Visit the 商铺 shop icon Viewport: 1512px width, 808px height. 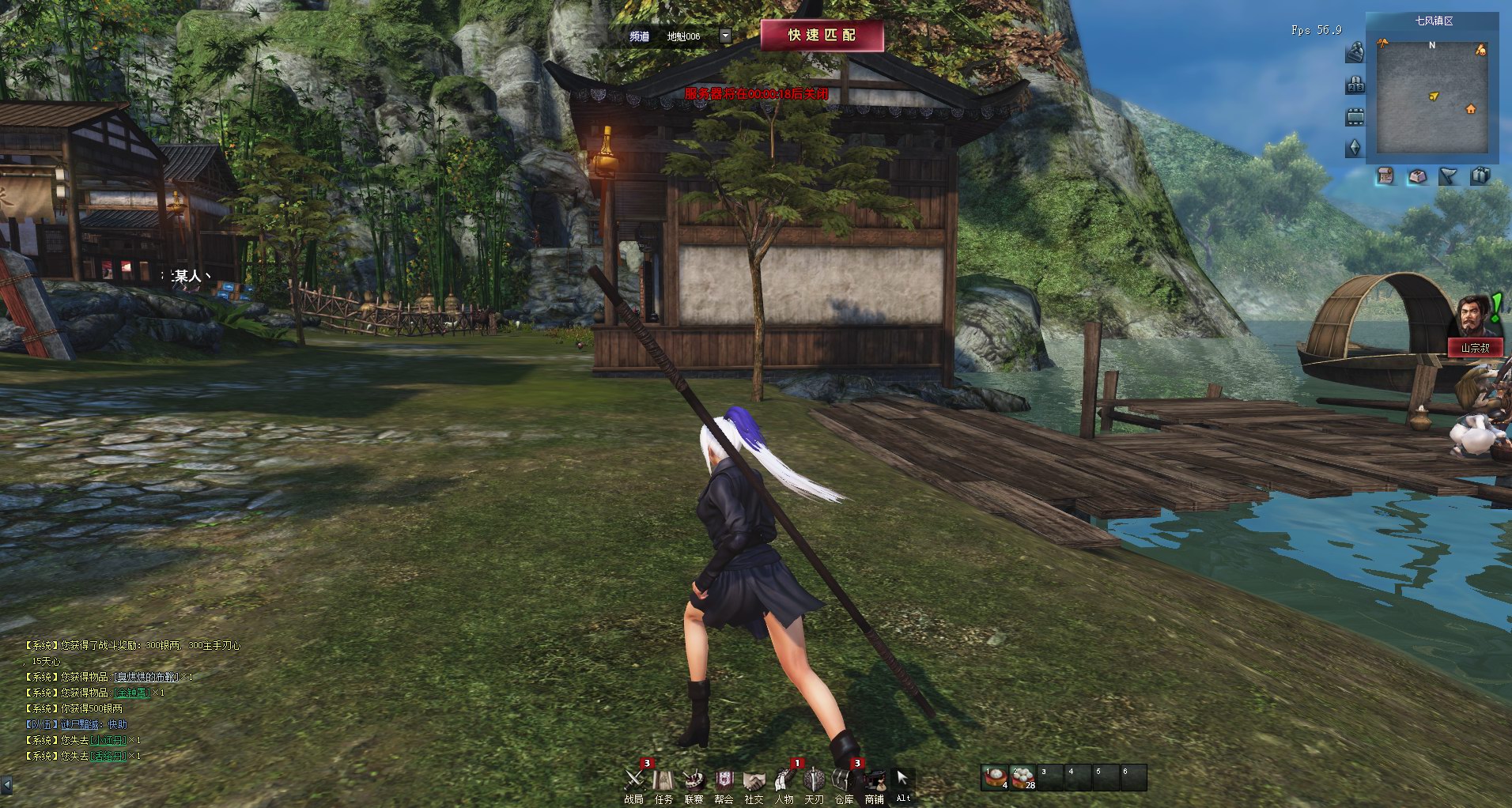[x=874, y=780]
